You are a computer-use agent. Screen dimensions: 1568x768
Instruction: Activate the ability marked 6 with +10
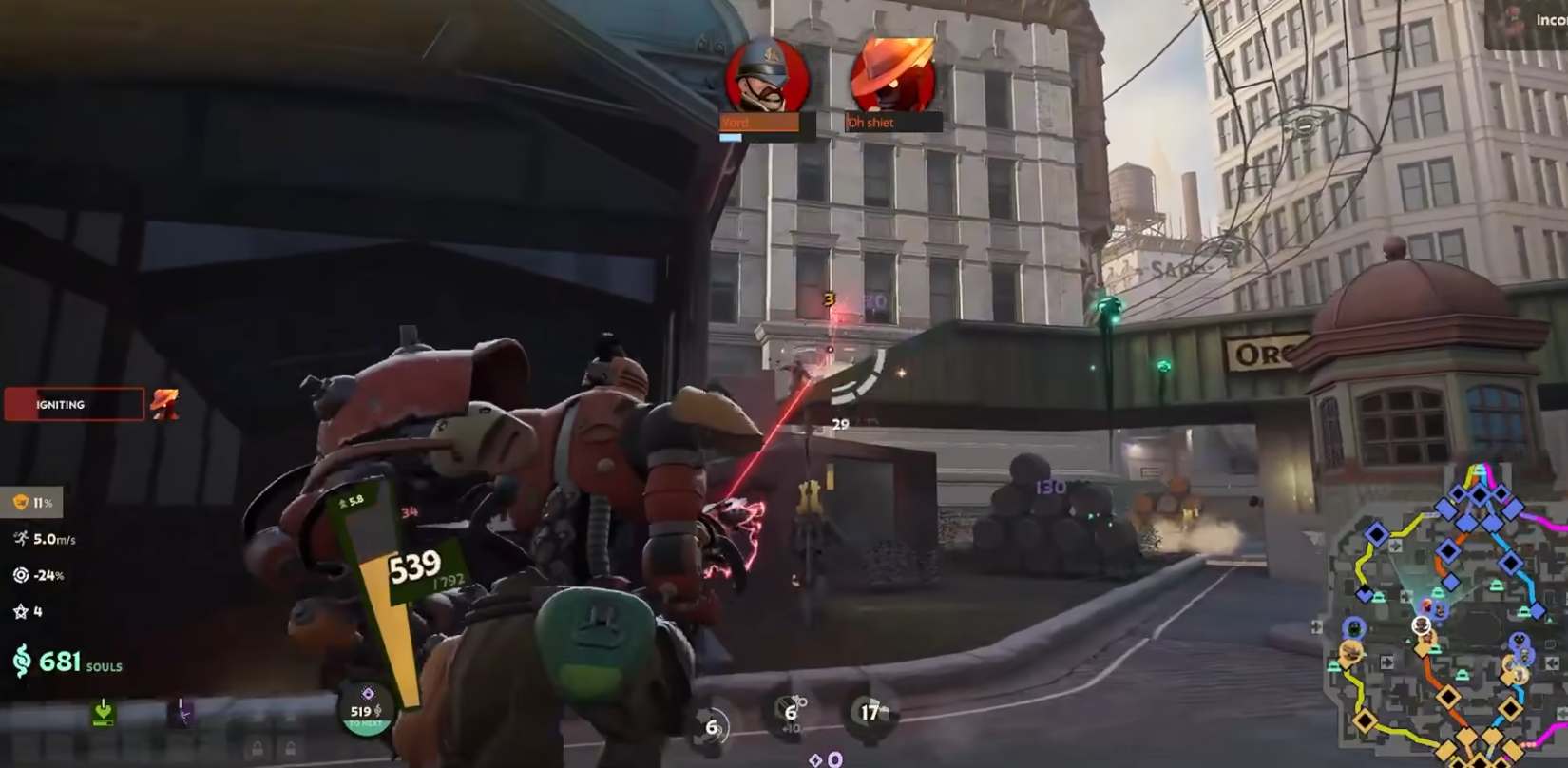790,712
